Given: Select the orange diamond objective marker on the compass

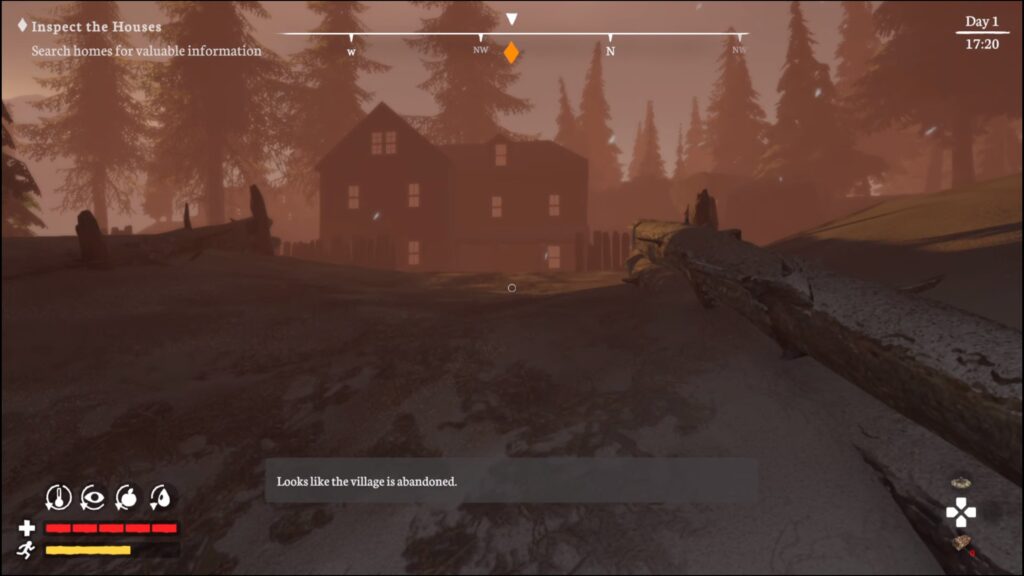Looking at the screenshot, I should [x=511, y=53].
